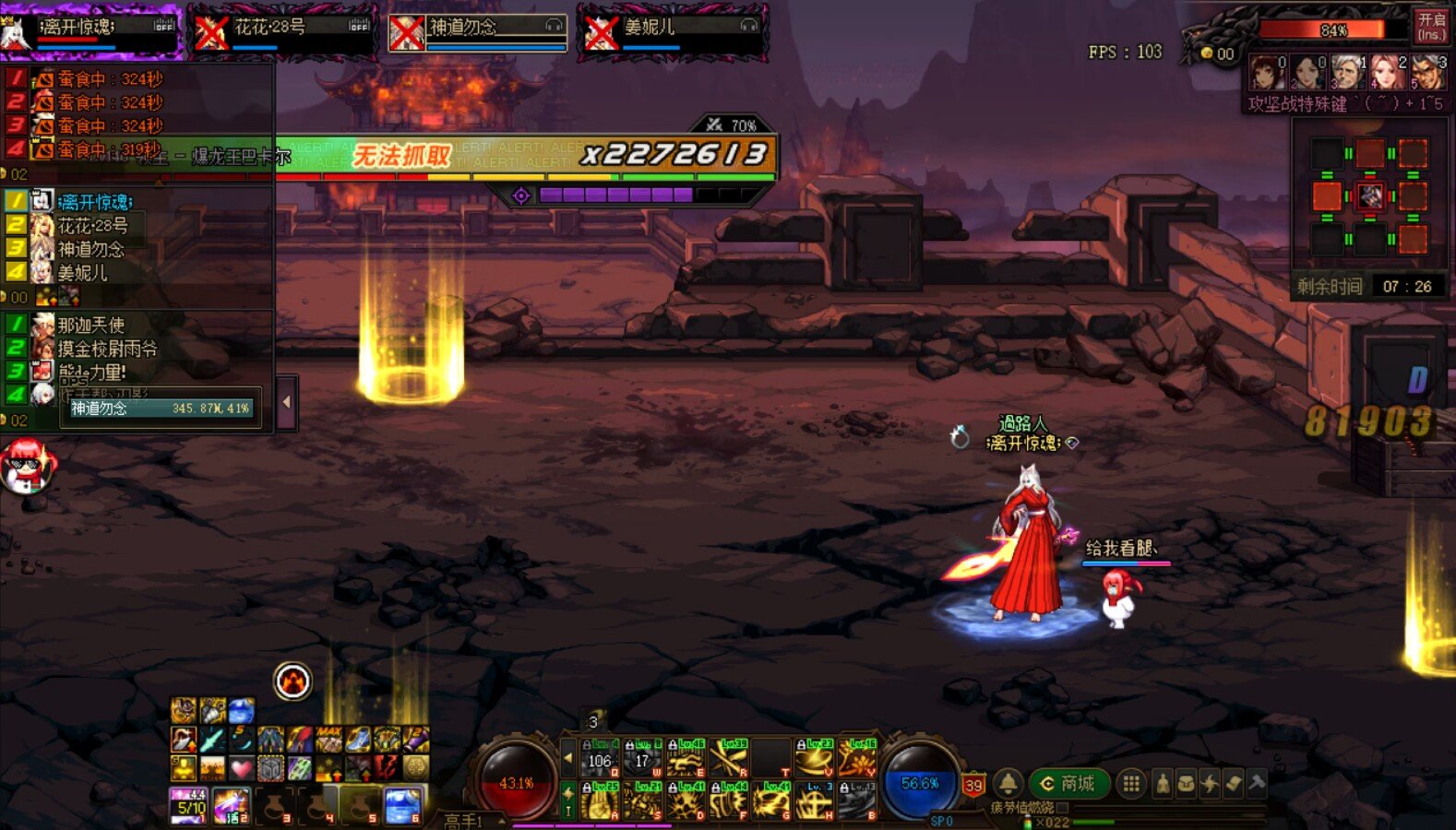
Task: Open the nine-dot grid menu
Action: 1131,784
